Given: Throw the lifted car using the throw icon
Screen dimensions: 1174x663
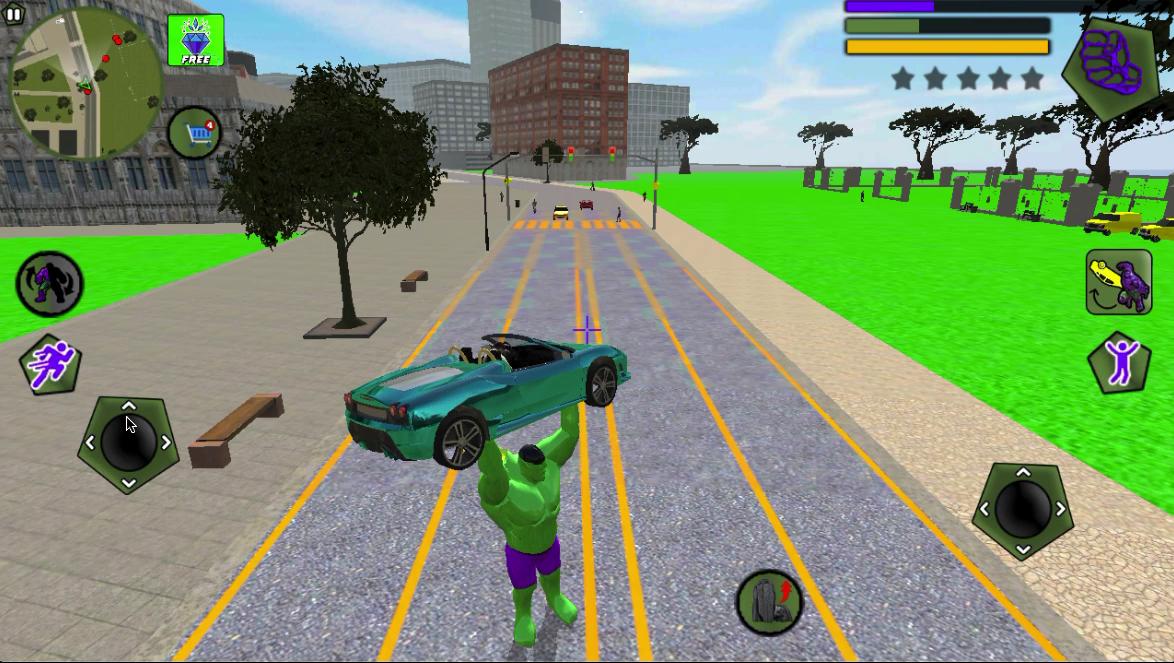Looking at the screenshot, I should pyautogui.click(x=1119, y=282).
